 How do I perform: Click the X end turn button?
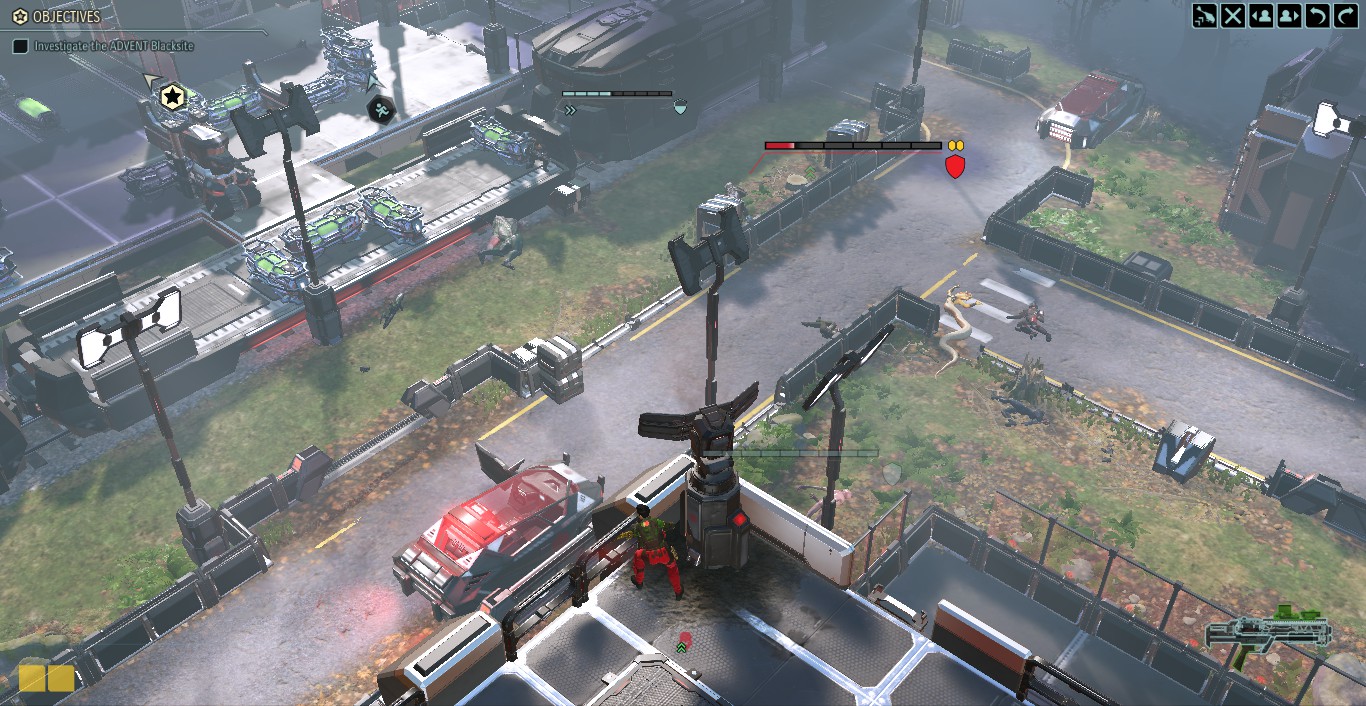click(1233, 16)
